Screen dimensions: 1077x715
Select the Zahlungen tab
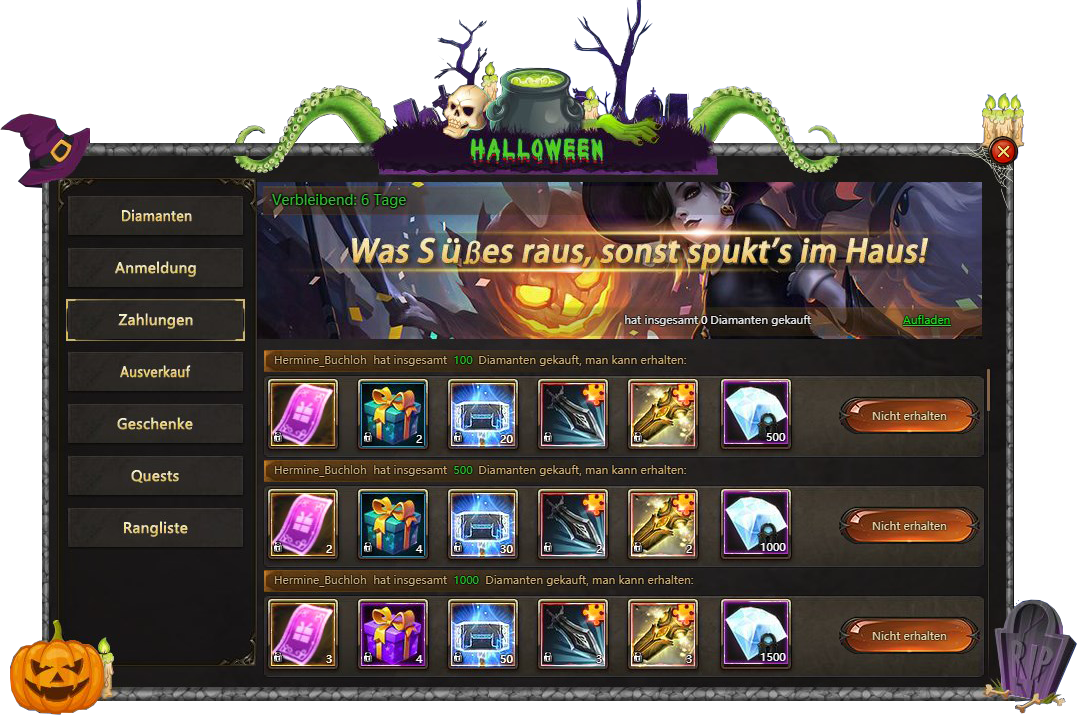coord(155,320)
